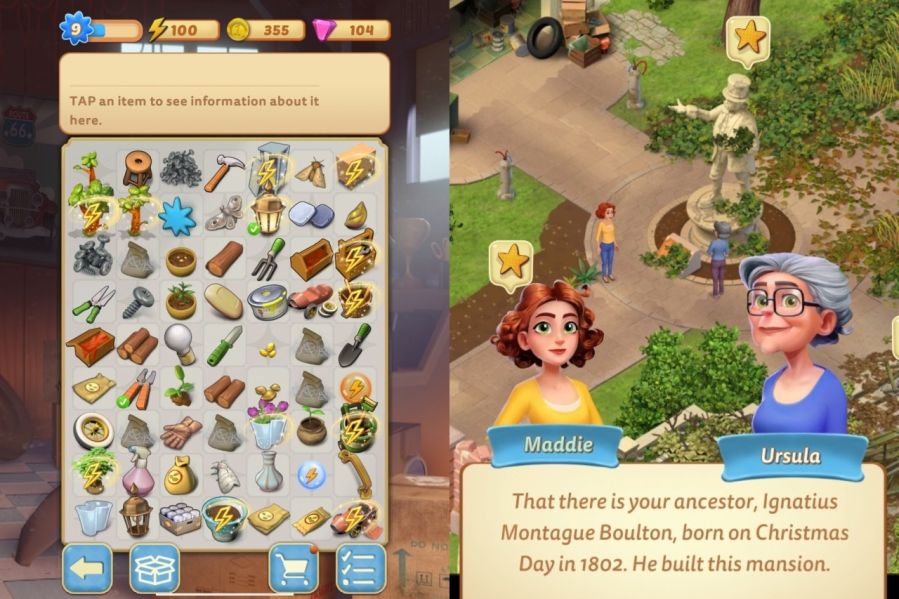Select the blue energy bubble item
Viewport: 899px width, 599px height.
310,473
